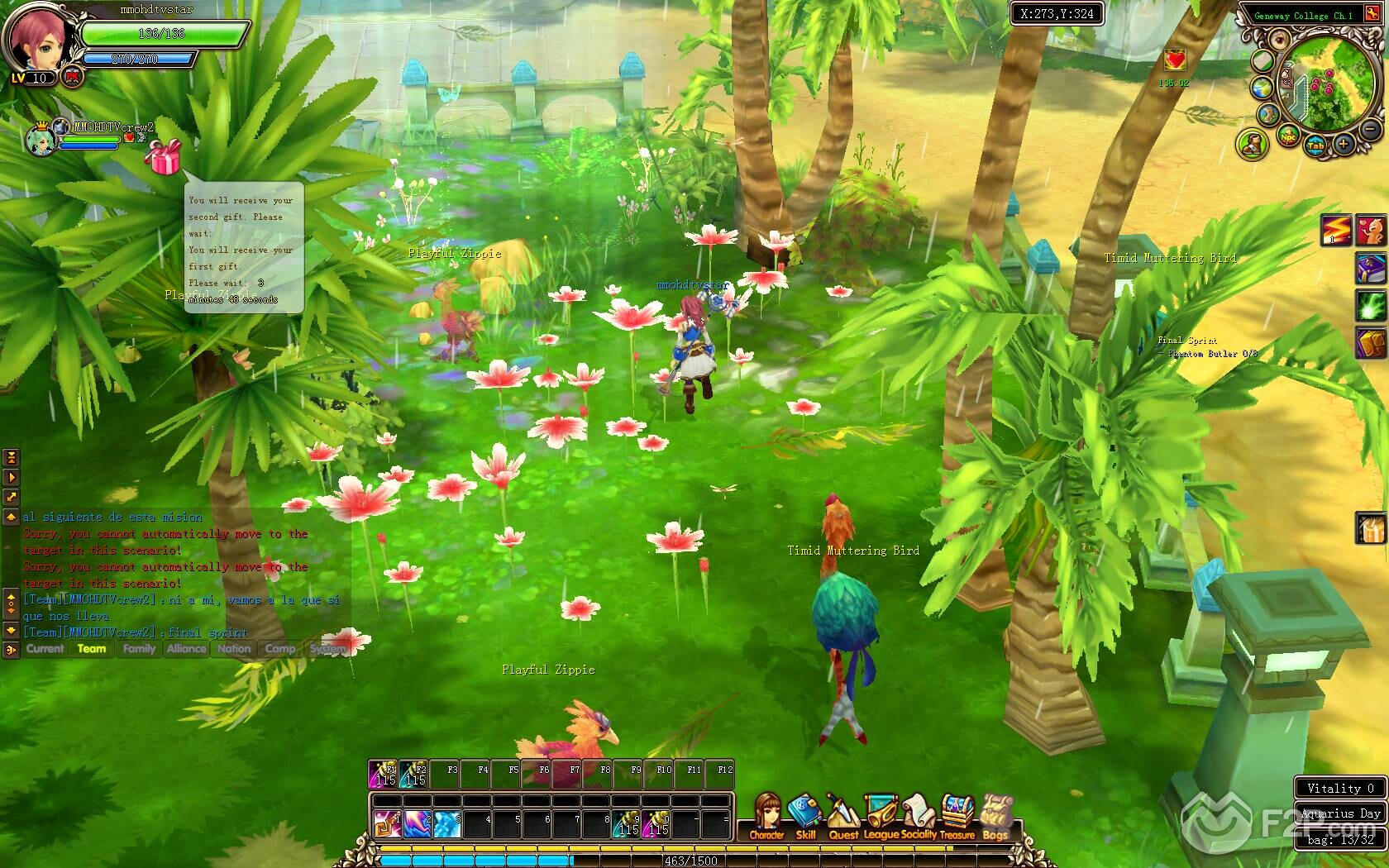This screenshot has width=1389, height=868.
Task: Switch to the Family chat tab
Action: [x=139, y=649]
